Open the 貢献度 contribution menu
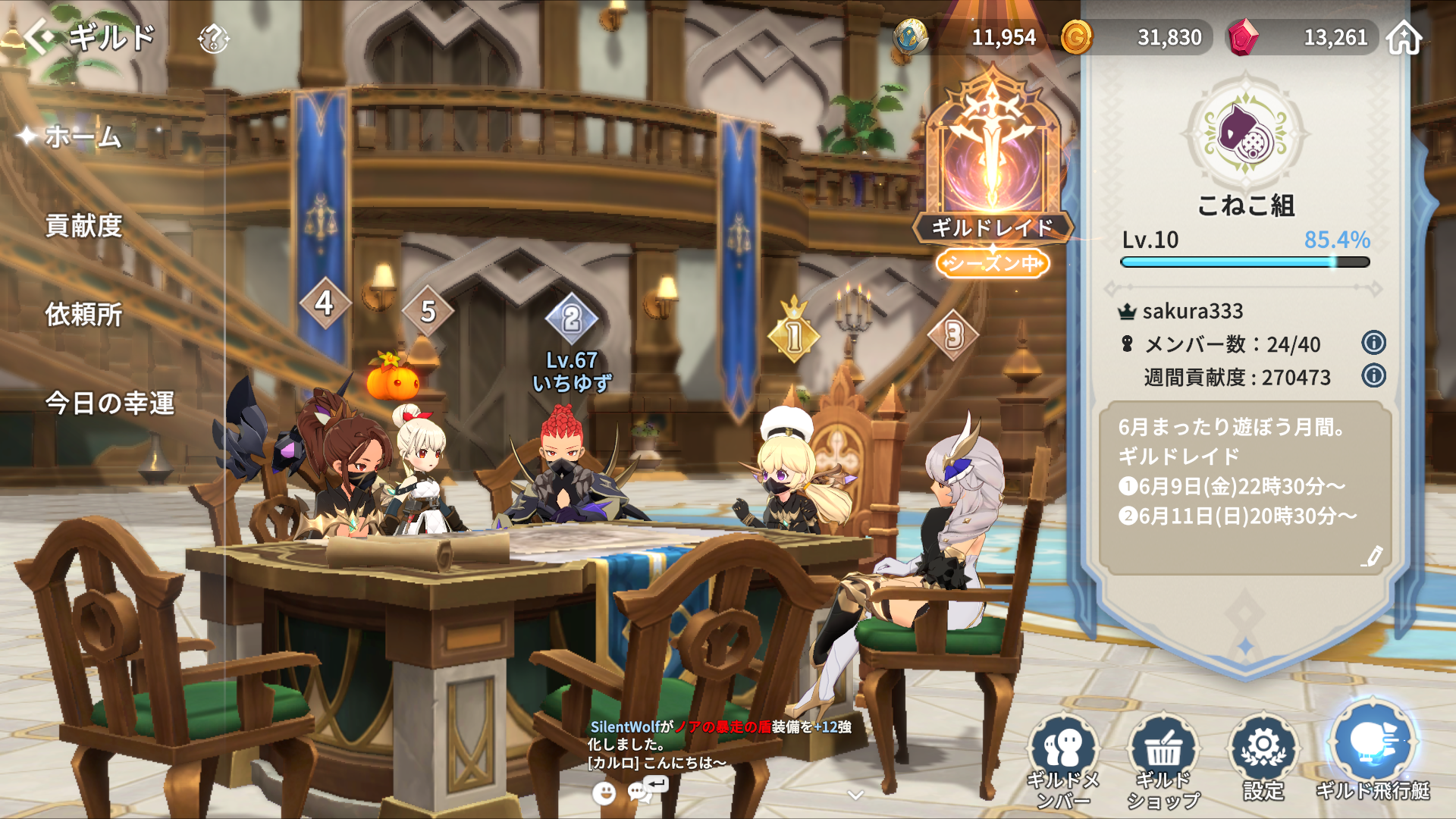Screen dimensions: 1456x819 pos(83,226)
